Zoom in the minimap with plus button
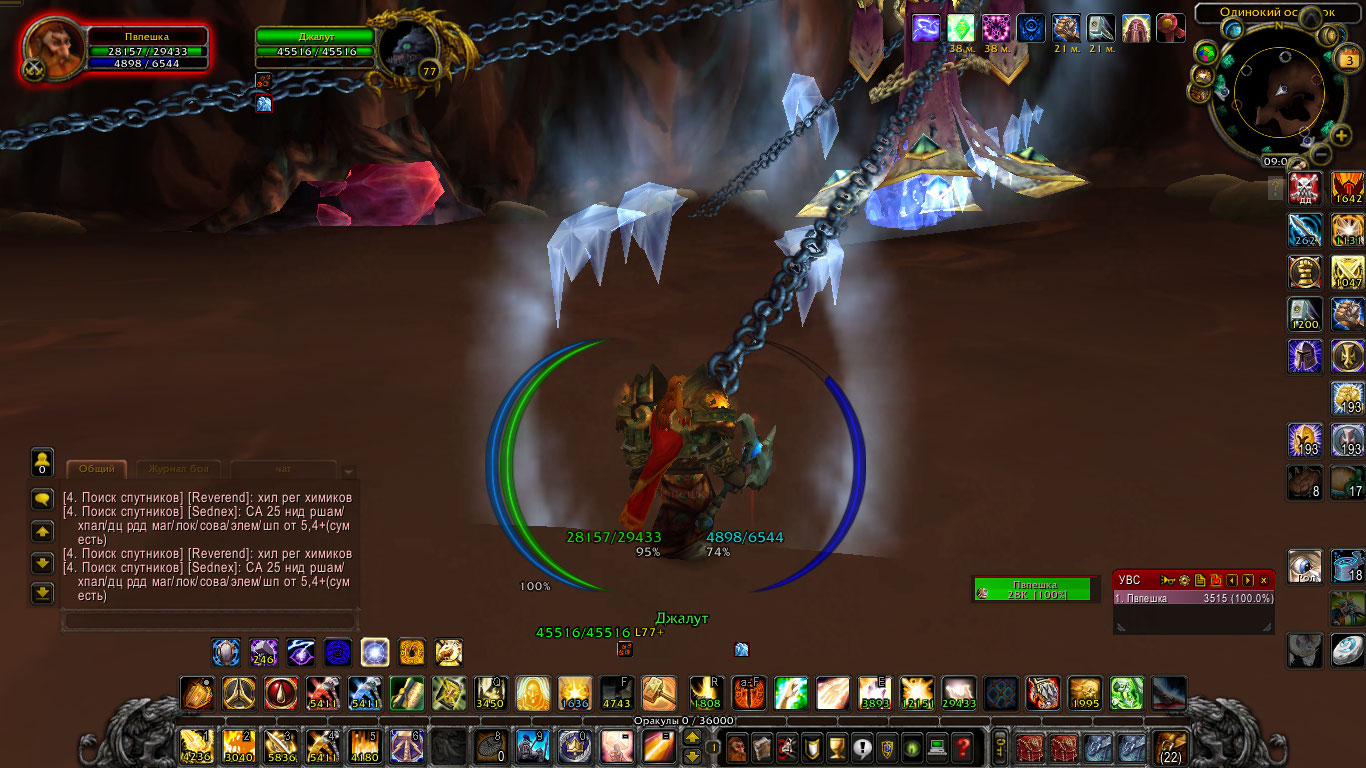The width and height of the screenshot is (1366, 768). pos(1341,135)
